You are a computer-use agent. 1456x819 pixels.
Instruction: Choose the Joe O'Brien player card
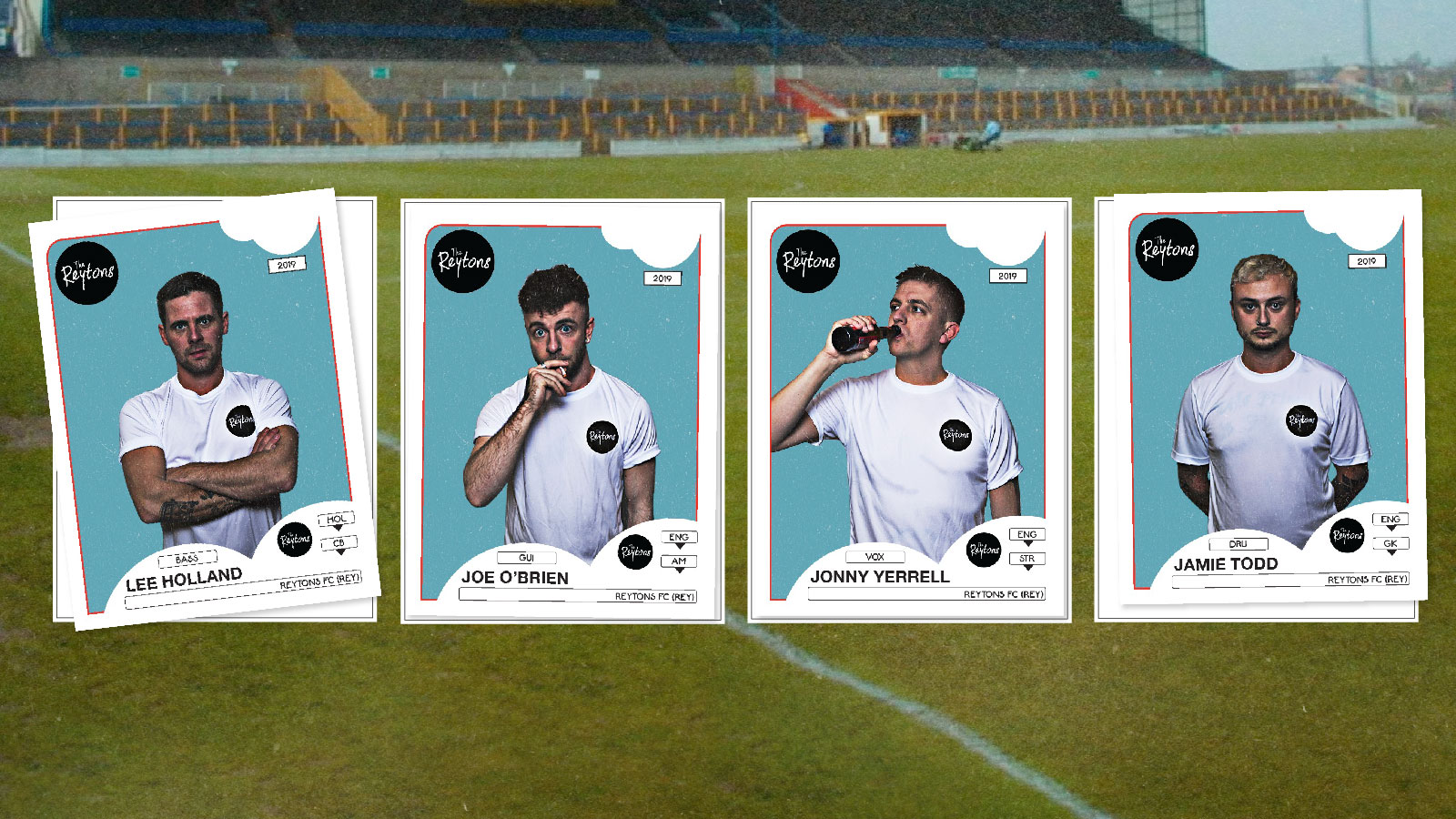click(562, 411)
